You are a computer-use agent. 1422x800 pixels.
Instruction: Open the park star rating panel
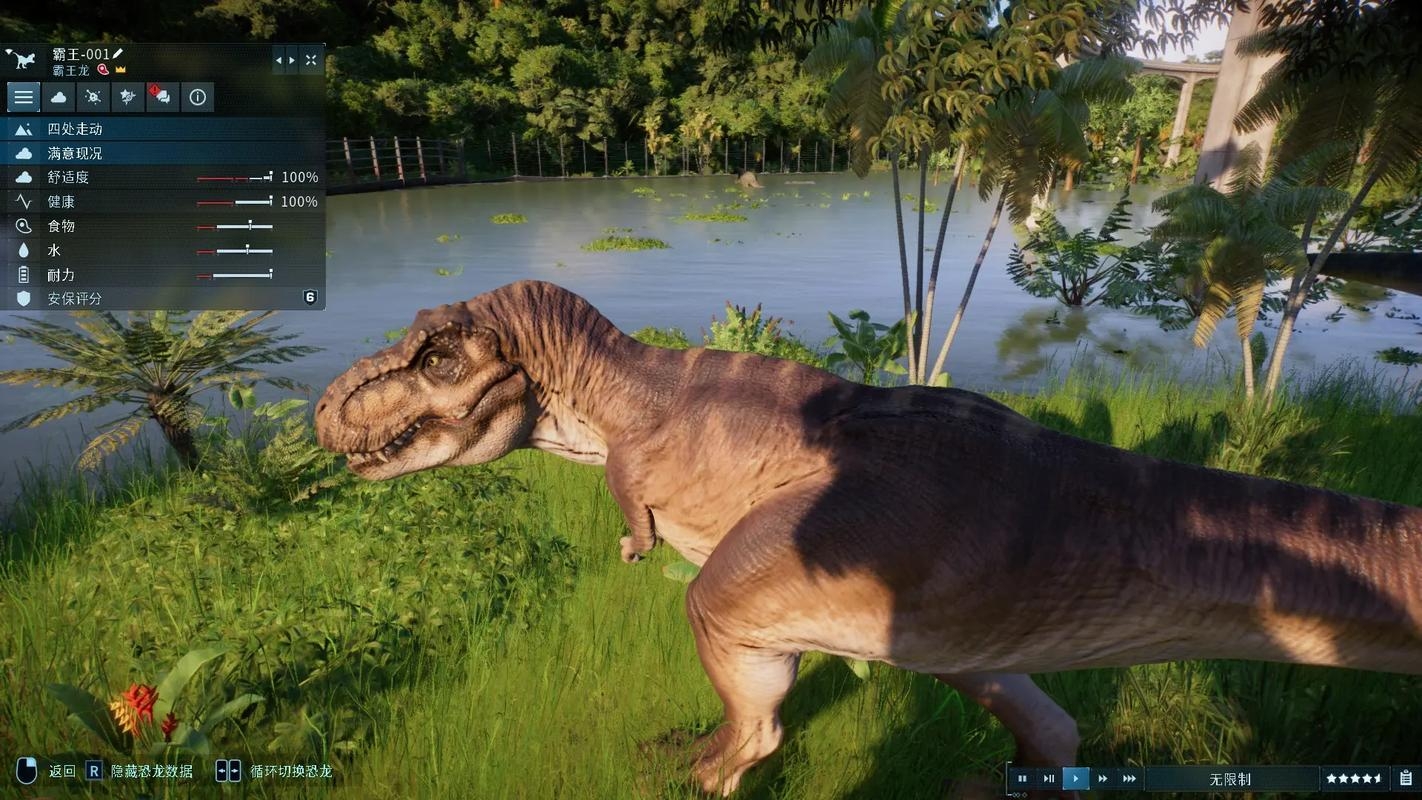pos(1355,778)
